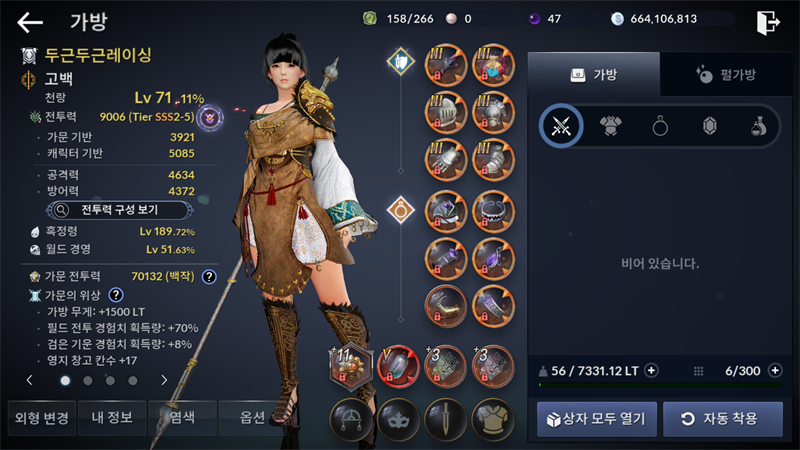Switch to the 가방 tab

tap(593, 74)
